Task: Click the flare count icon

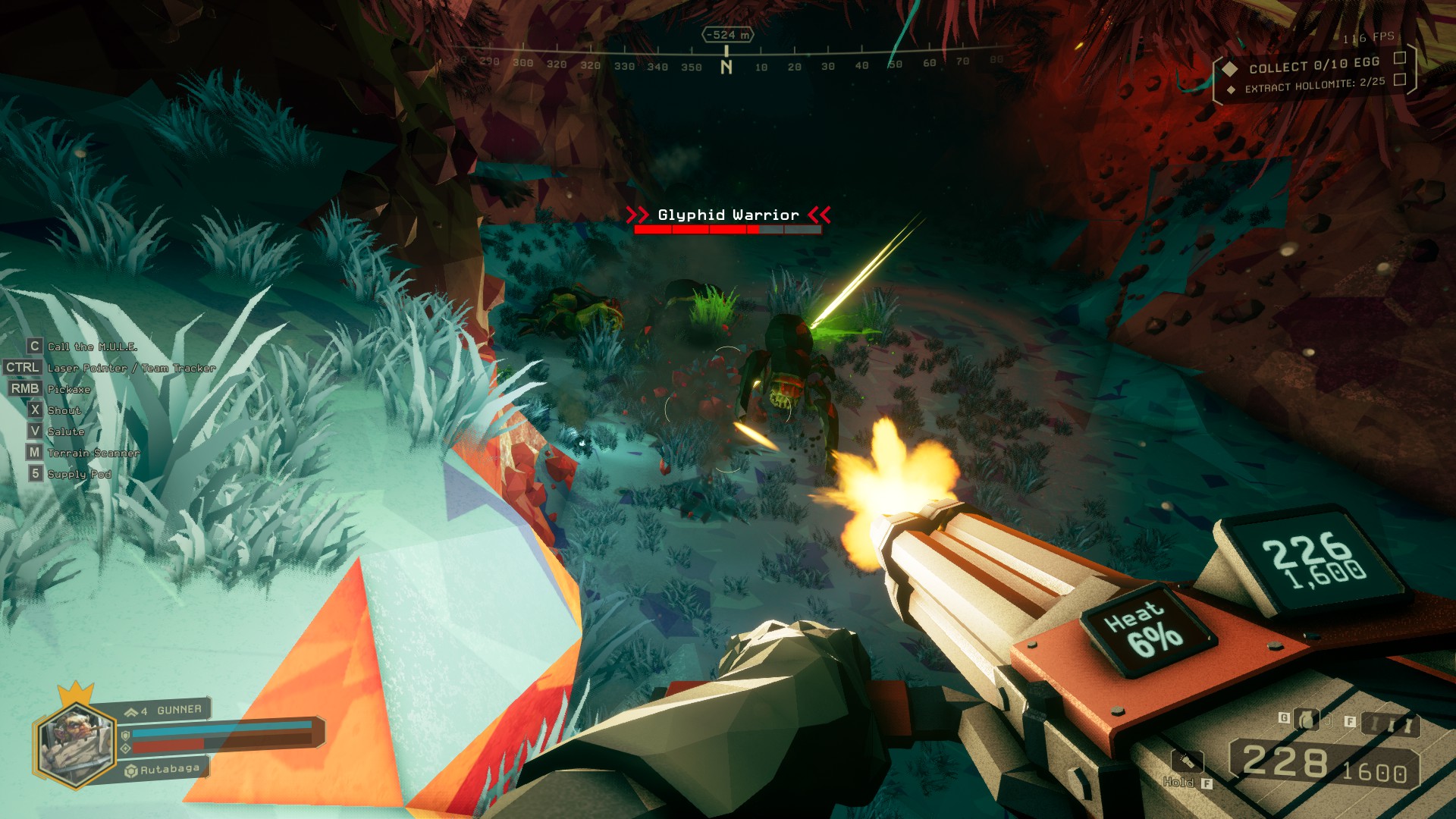Action: tap(1390, 725)
